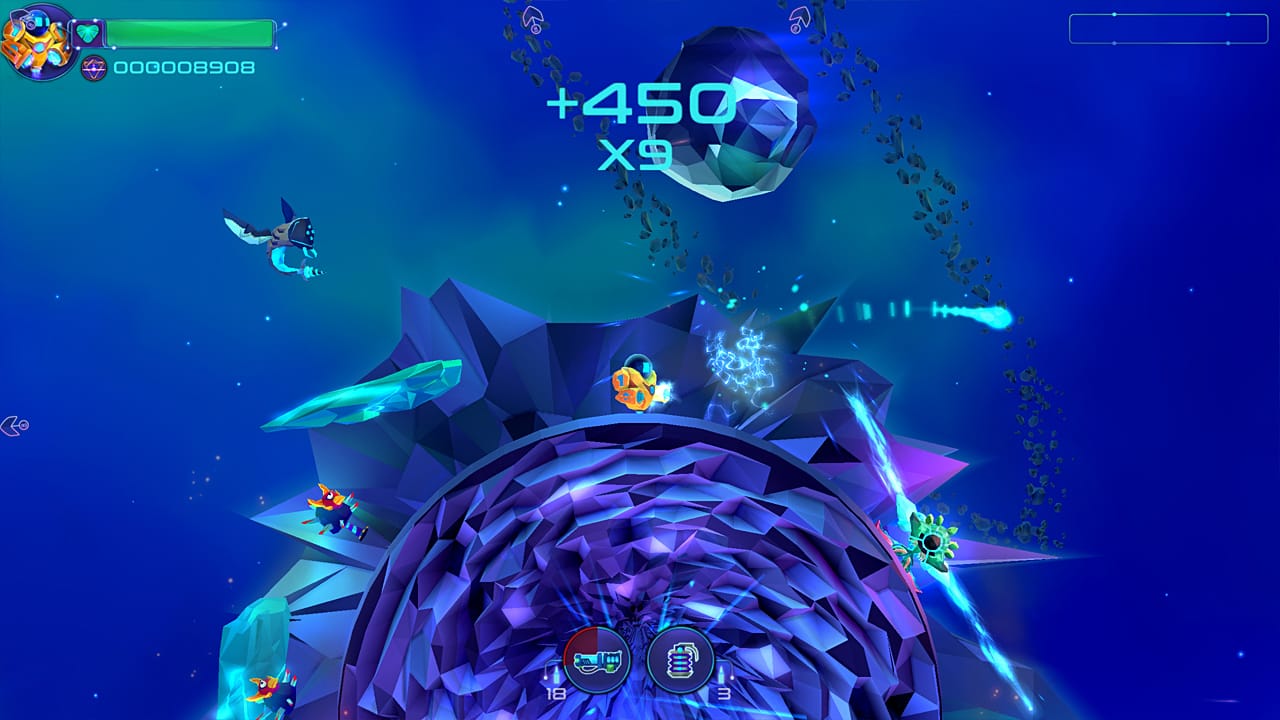This screenshot has height=720, width=1280.
Task: Click the bullet pip next to ammo count 18
Action: [557, 675]
